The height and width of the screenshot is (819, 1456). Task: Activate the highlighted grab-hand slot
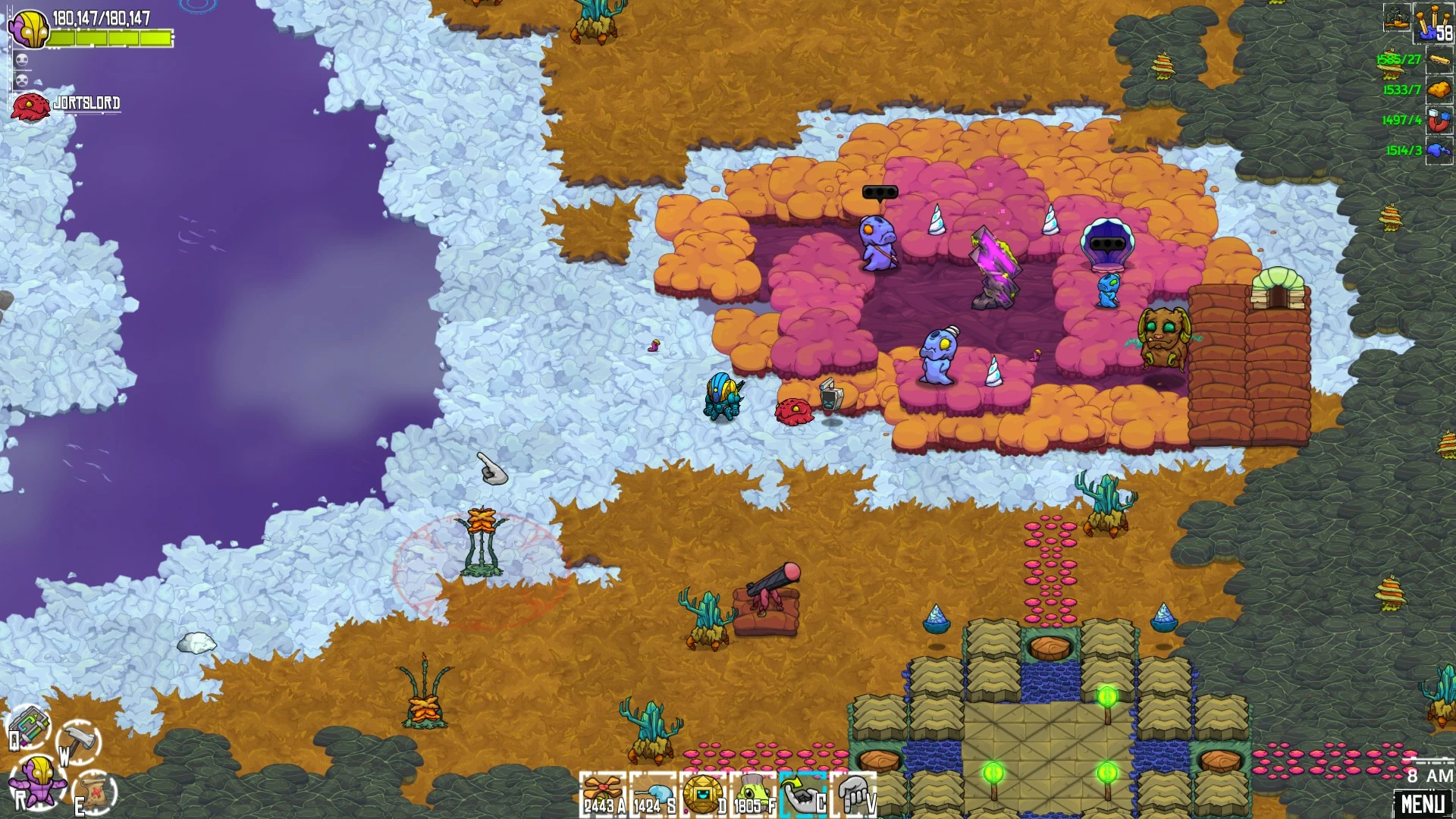(804, 794)
